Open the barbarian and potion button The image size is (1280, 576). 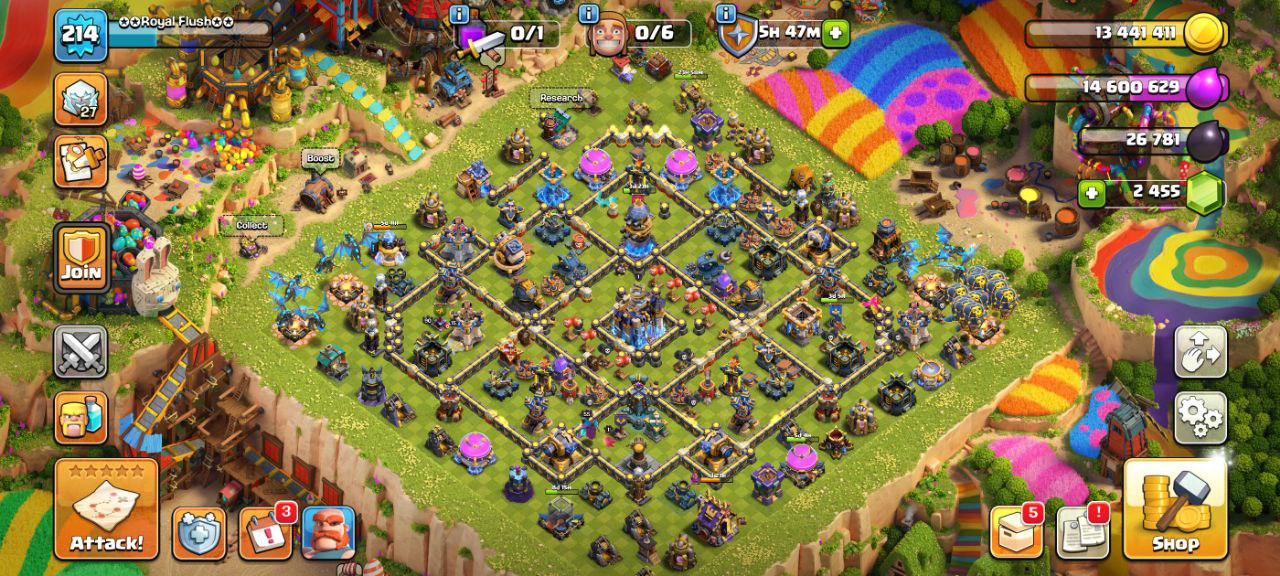pyautogui.click(x=81, y=418)
